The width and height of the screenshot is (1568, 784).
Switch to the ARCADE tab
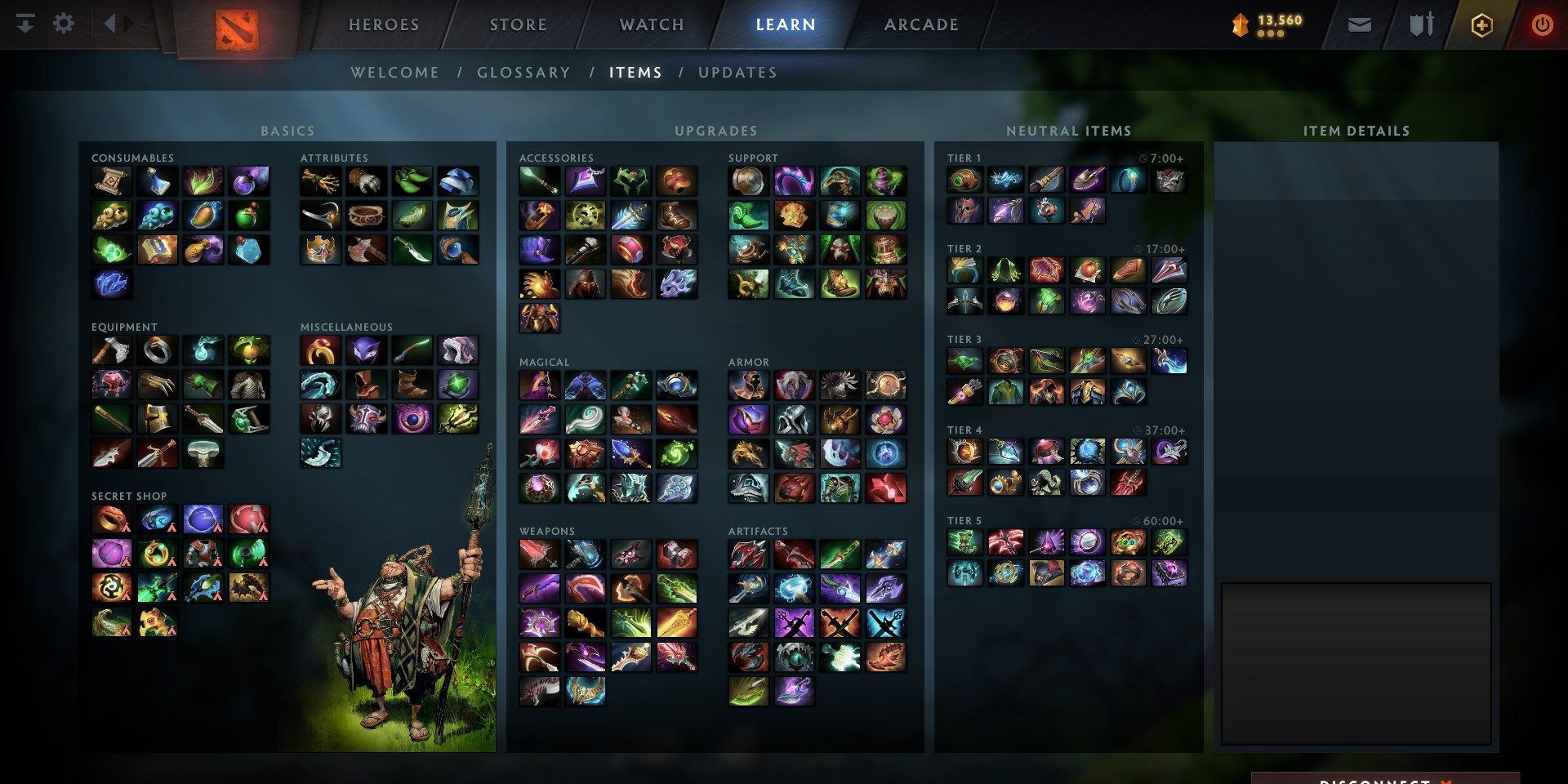[x=920, y=24]
